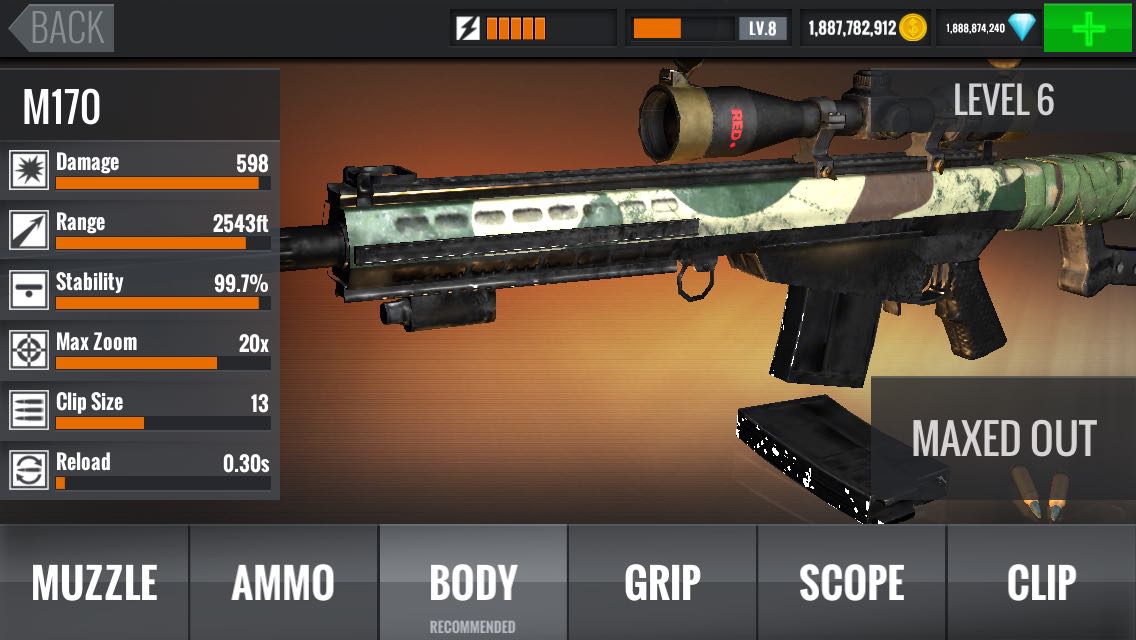
Task: Tap the energy lightning bolt meter
Action: [532, 28]
